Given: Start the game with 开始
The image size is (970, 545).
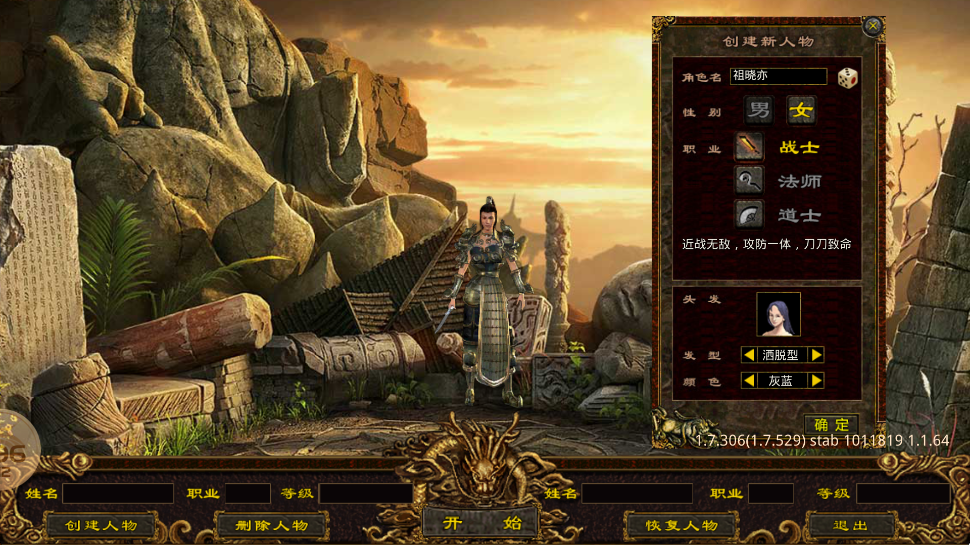Looking at the screenshot, I should (482, 522).
